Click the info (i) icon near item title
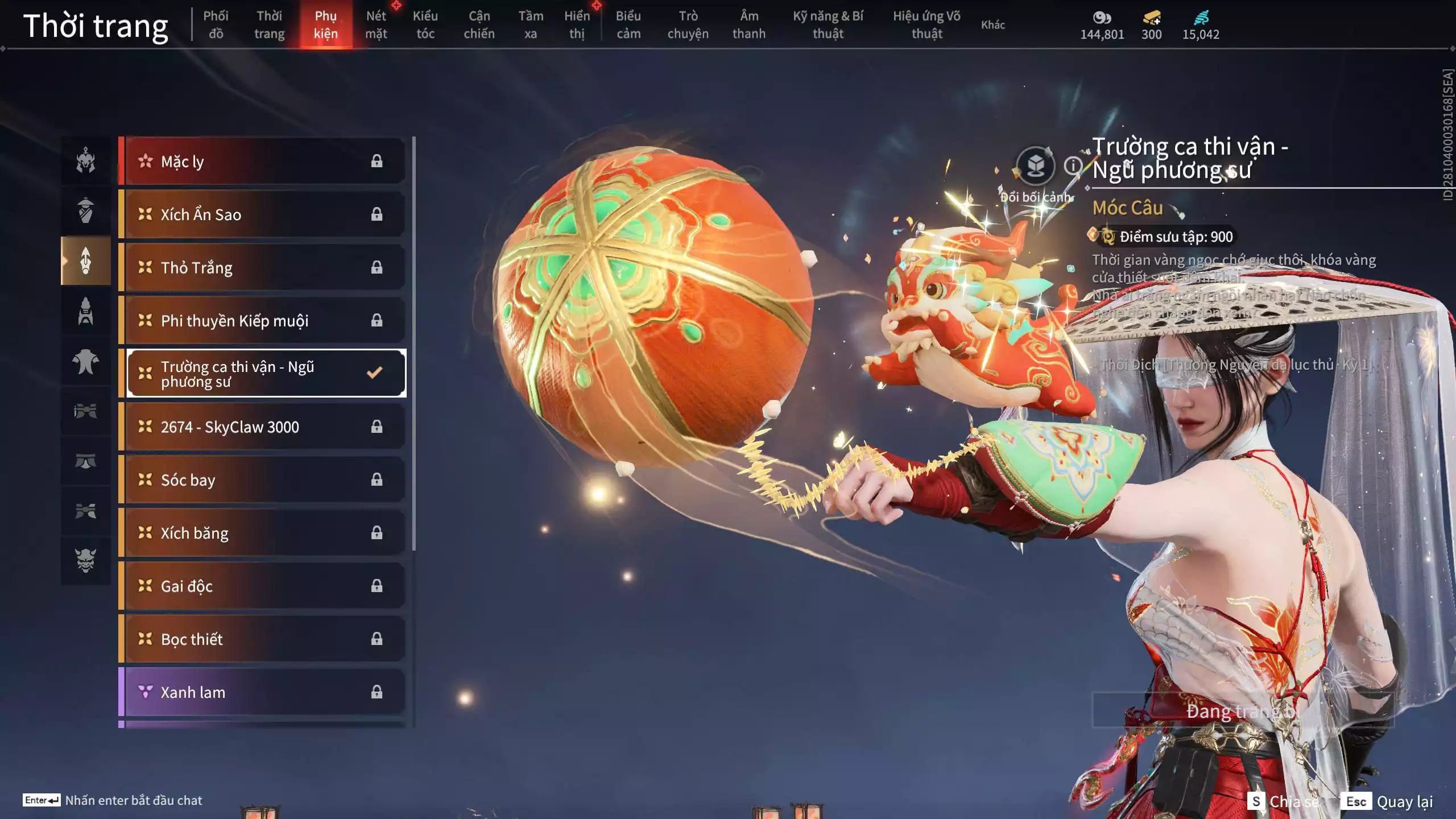Viewport: 1456px width, 819px height. (x=1072, y=167)
